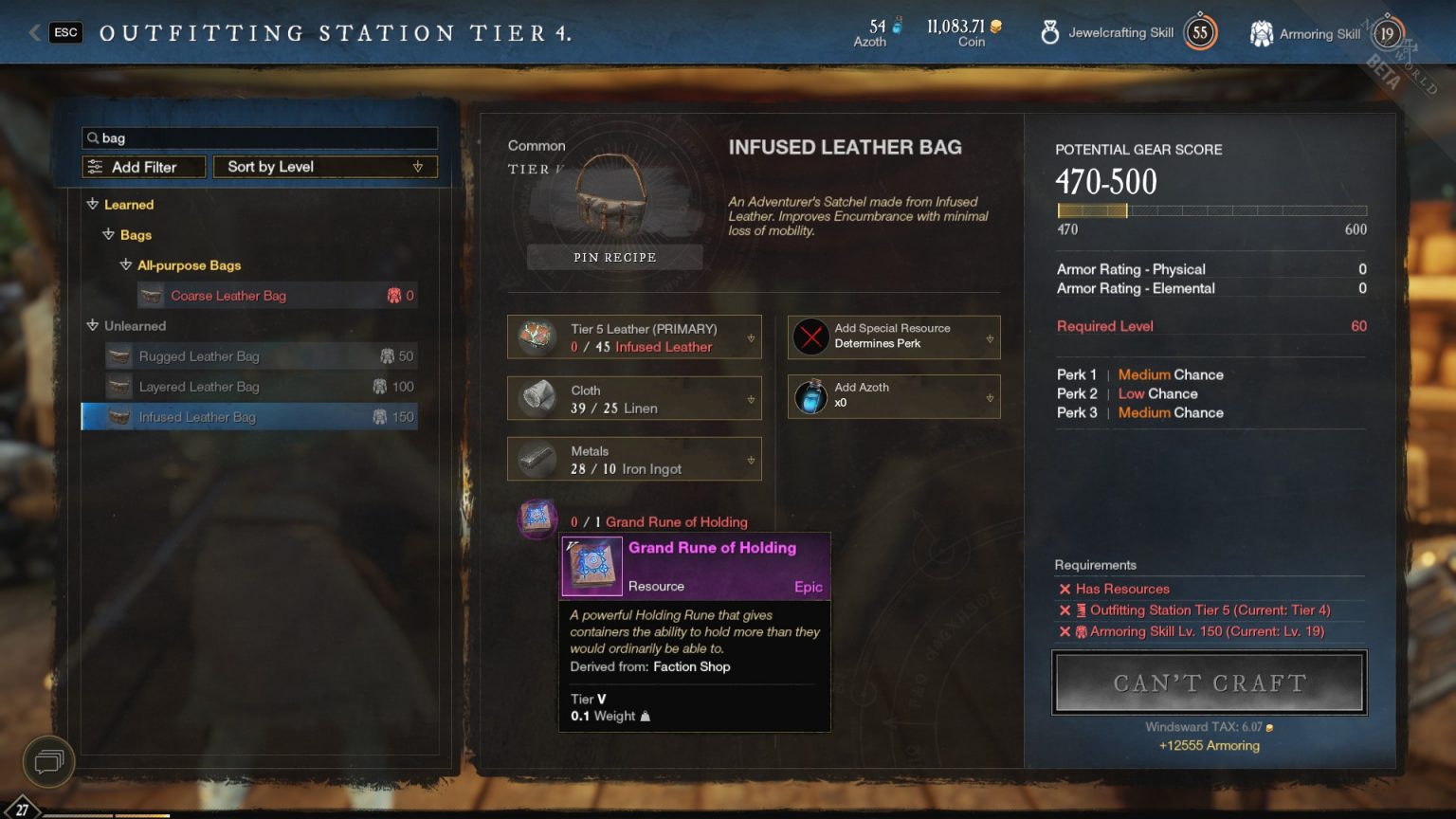This screenshot has height=819, width=1456.
Task: Go back using the ESC button
Action: pyautogui.click(x=65, y=32)
